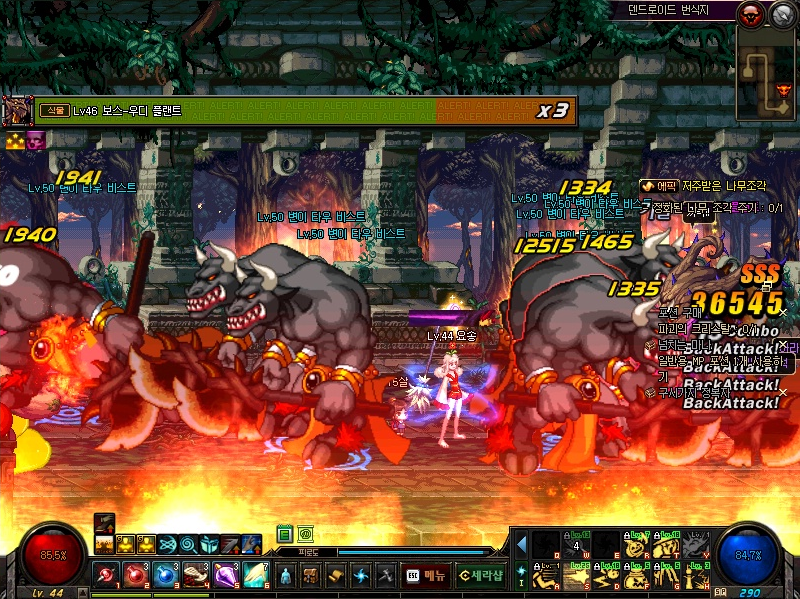
Task: Activate the Lv.26 skill on key S
Action: coord(577,577)
